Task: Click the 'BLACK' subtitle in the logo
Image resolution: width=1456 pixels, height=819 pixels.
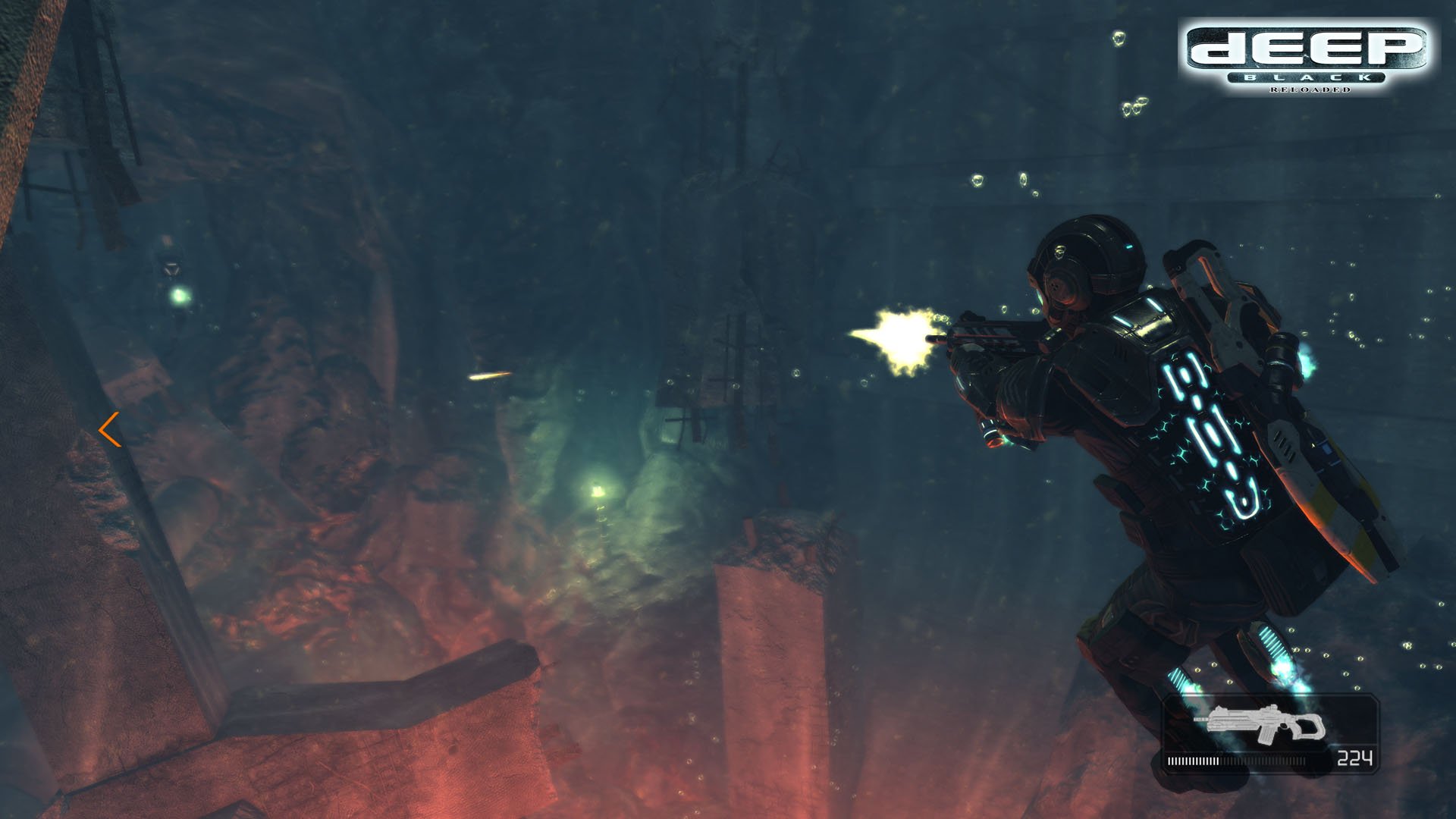Action: click(x=1306, y=77)
